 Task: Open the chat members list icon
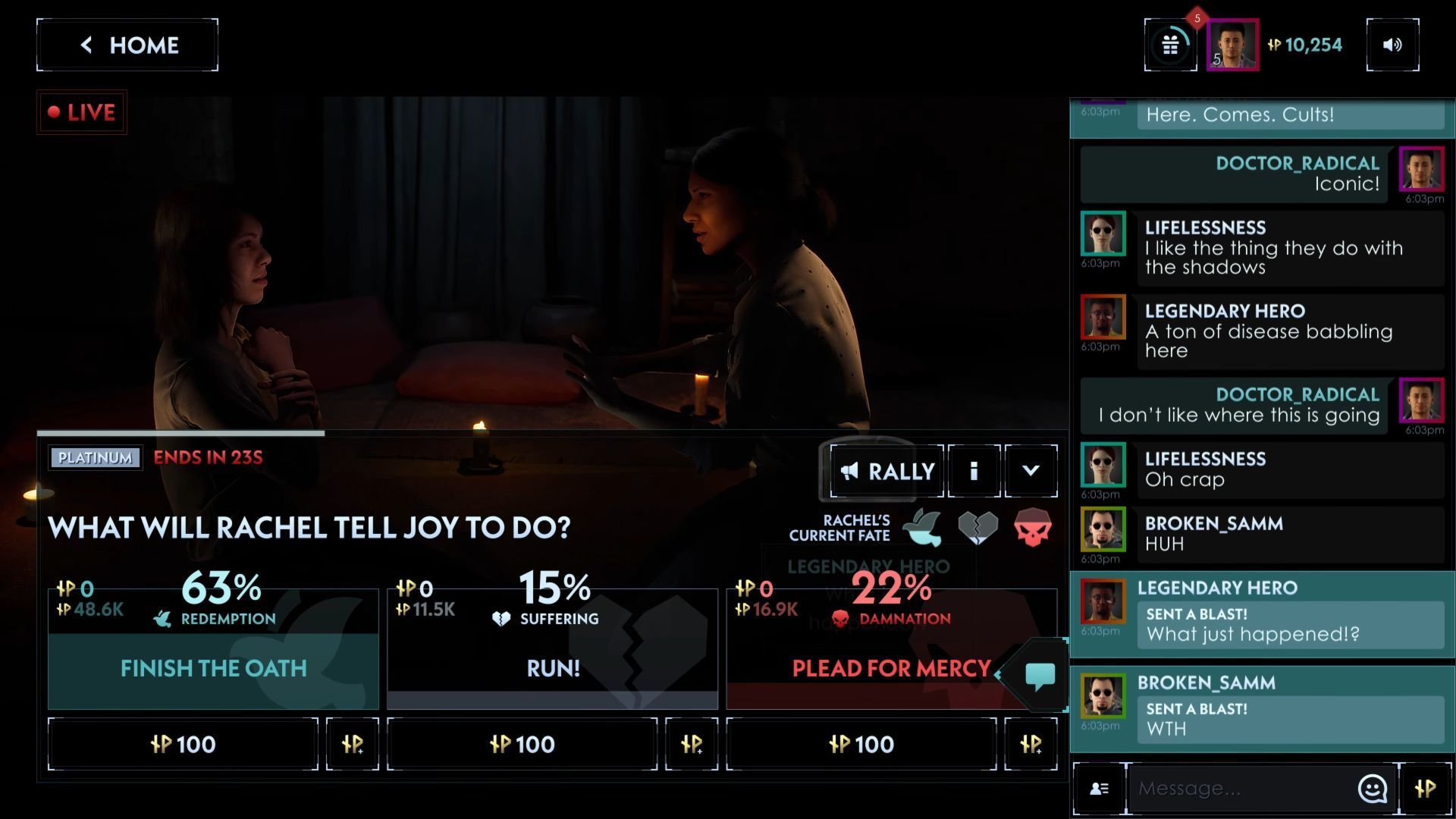click(1099, 789)
